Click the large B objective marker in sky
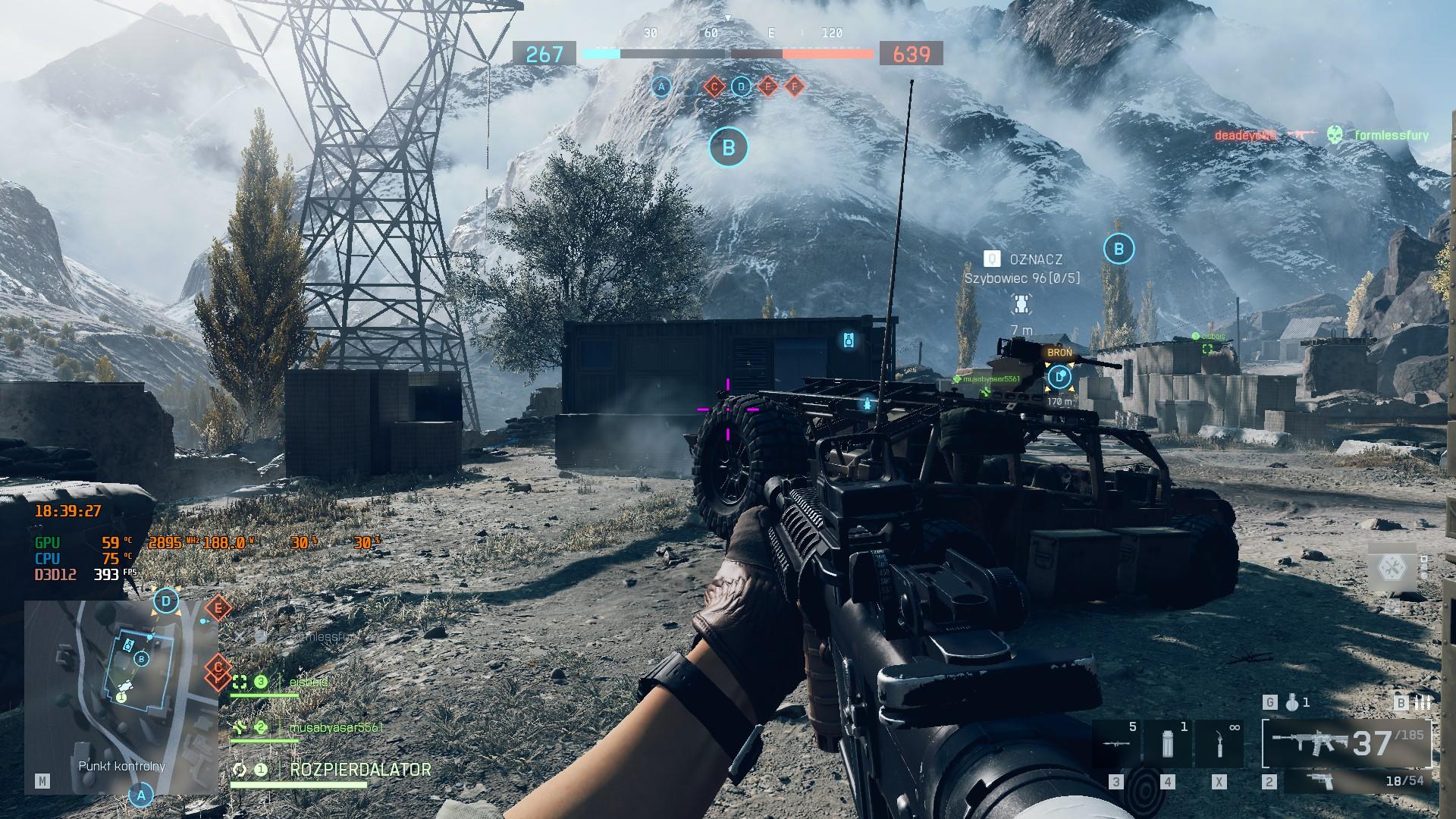Image resolution: width=1456 pixels, height=819 pixels. (728, 147)
